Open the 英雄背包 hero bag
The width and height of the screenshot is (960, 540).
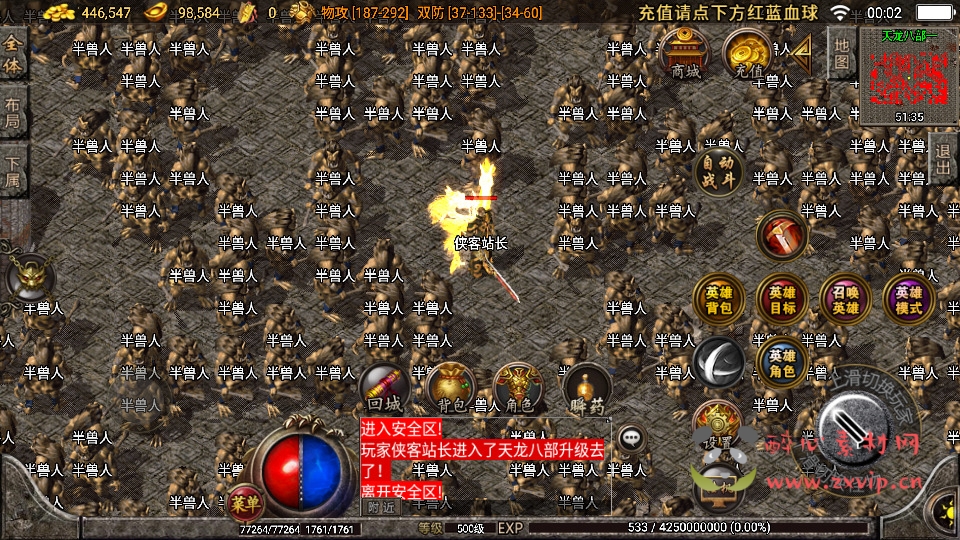pyautogui.click(x=719, y=299)
